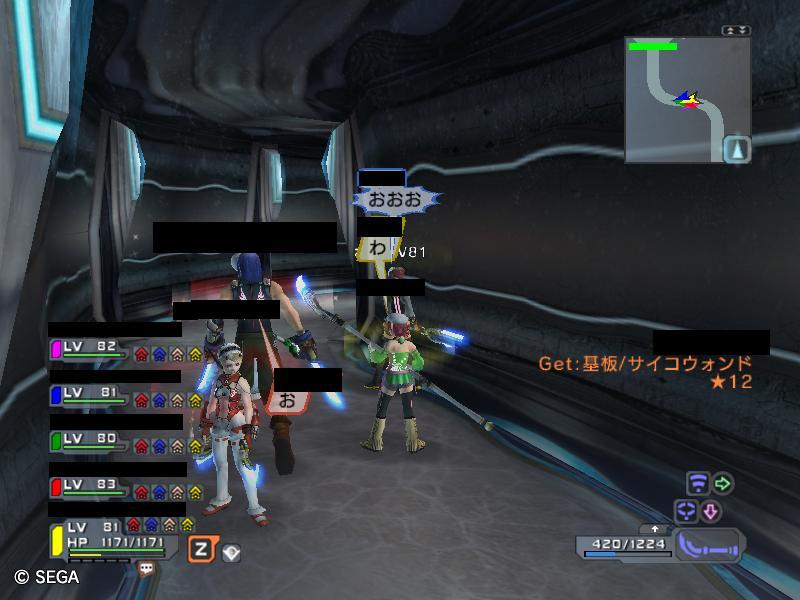Toggle the minimap size arrows above the map
This screenshot has height=600, width=800.
(737, 30)
